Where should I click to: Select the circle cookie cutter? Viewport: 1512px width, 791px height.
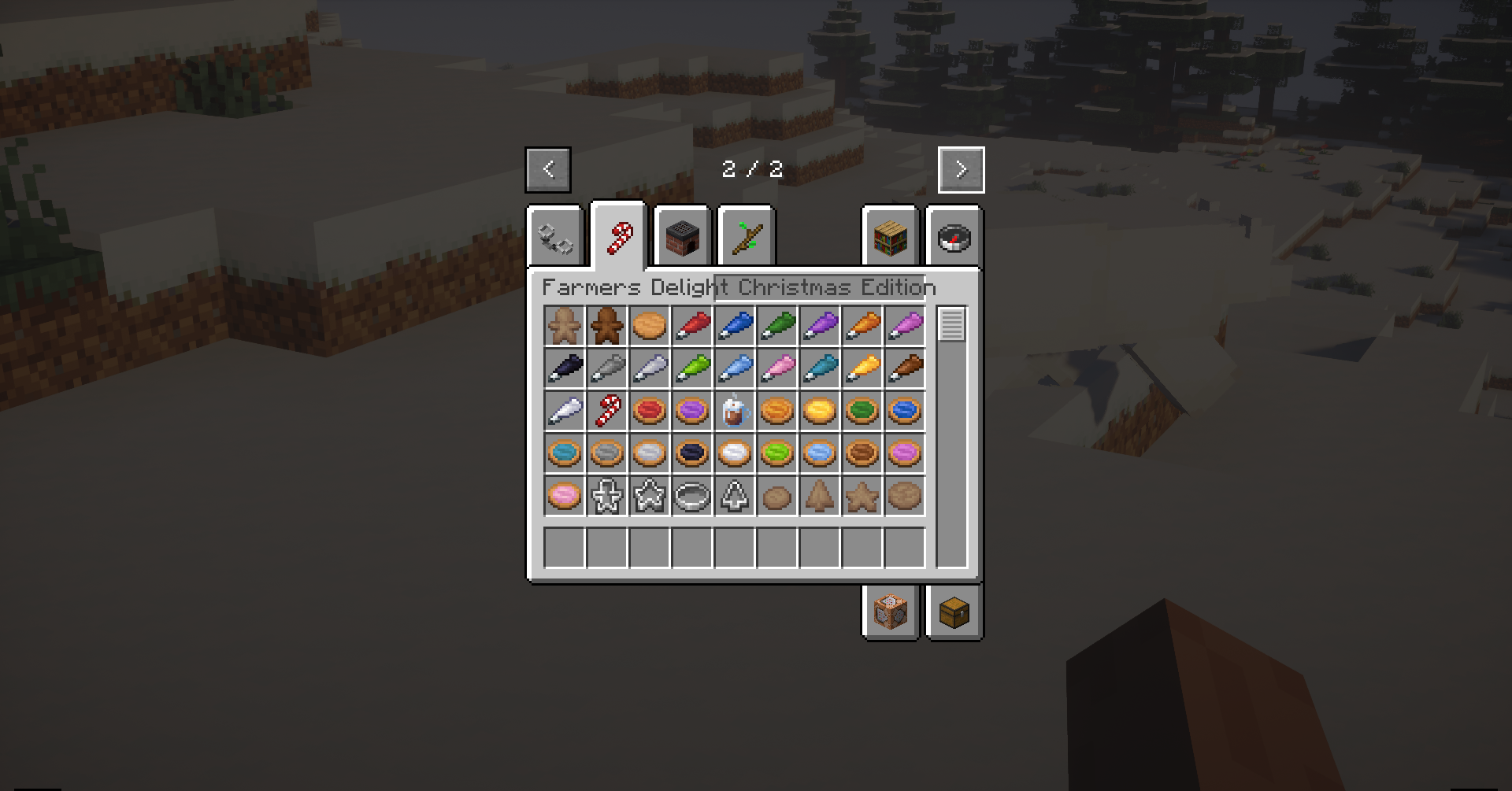[691, 496]
